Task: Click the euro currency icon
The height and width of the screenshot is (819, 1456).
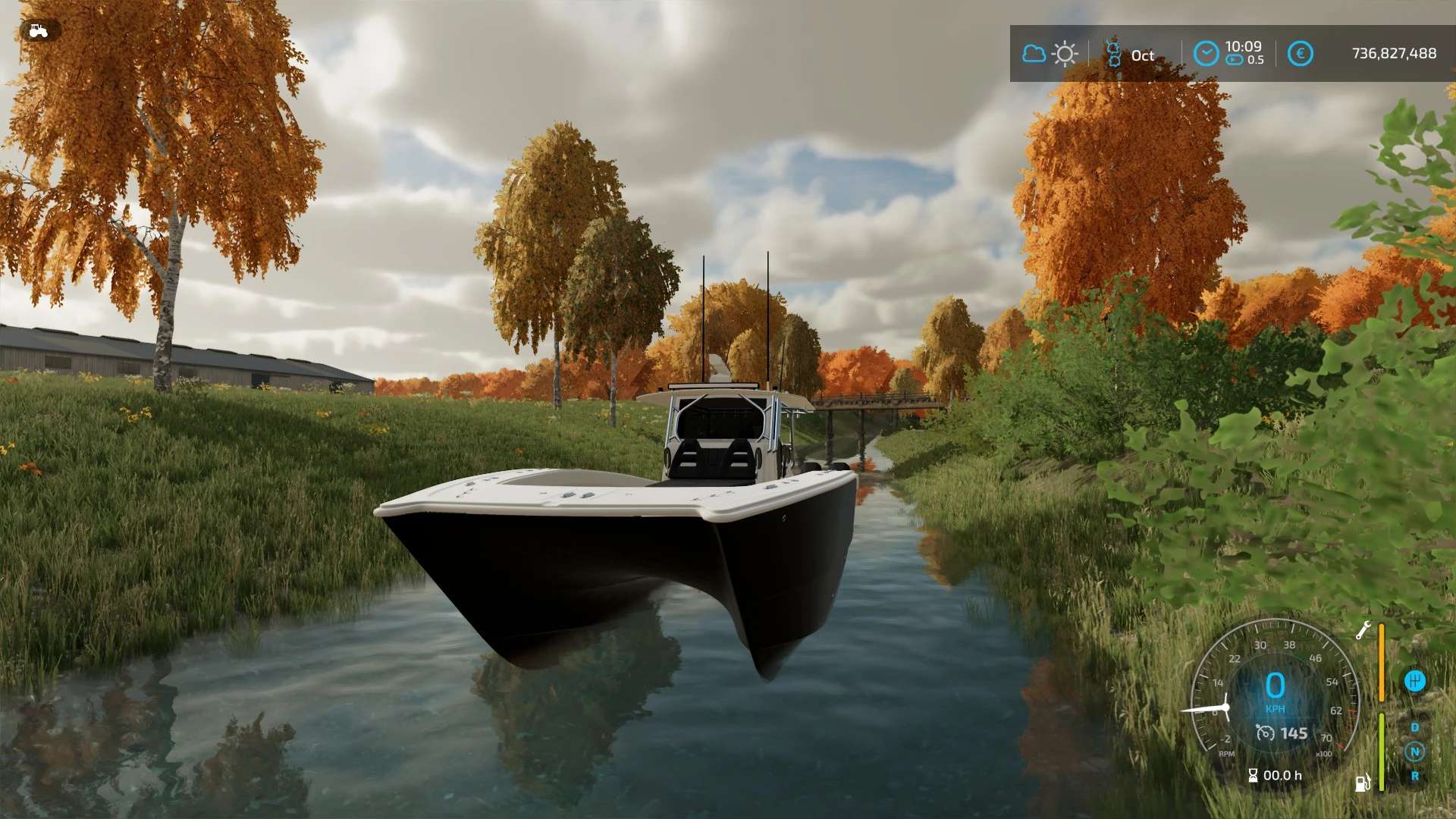Action: point(1300,54)
